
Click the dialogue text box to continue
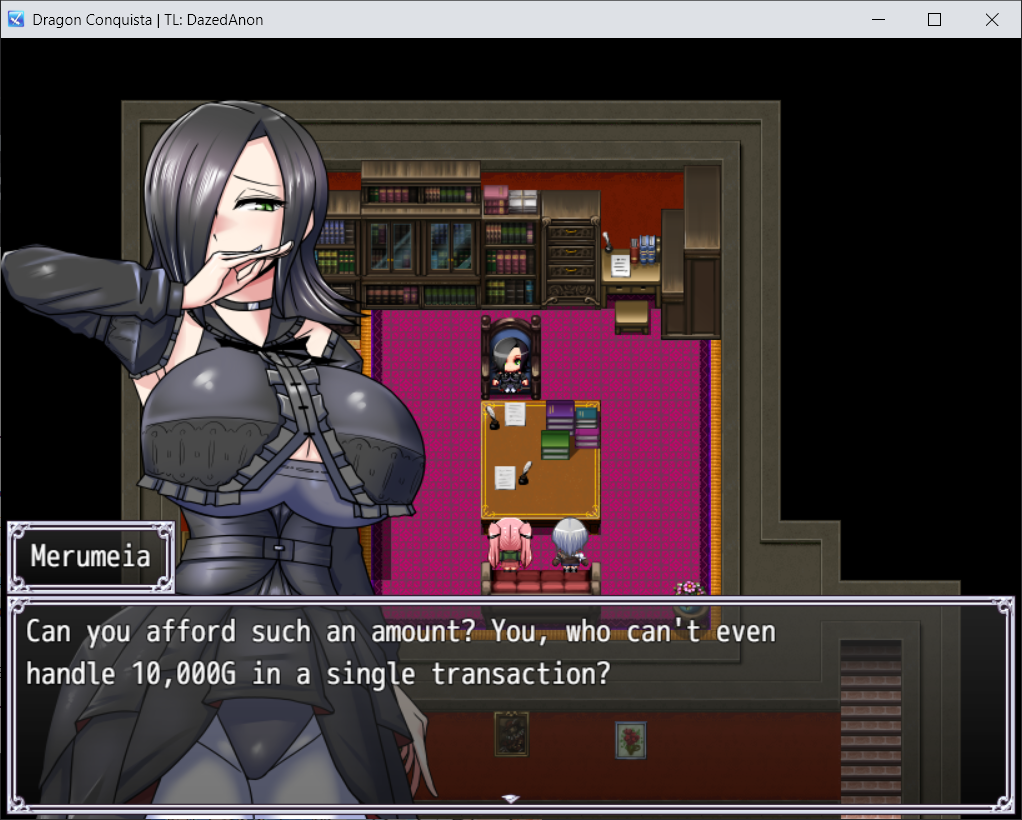[510, 702]
